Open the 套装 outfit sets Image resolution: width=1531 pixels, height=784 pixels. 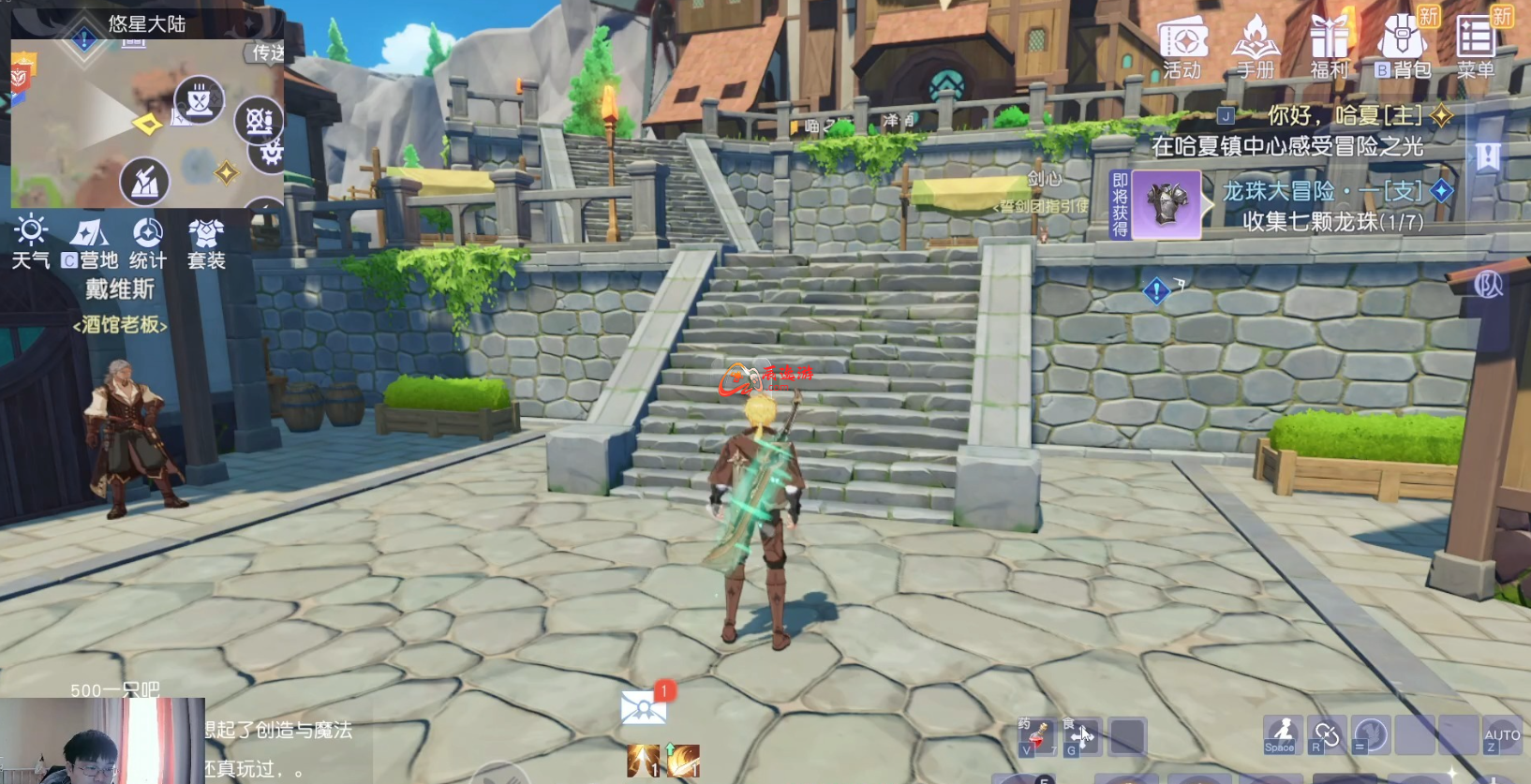click(206, 243)
